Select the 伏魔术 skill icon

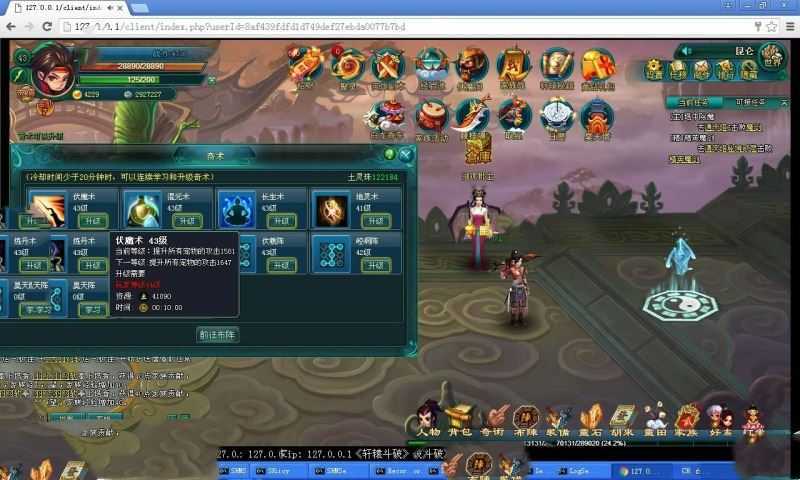pos(46,208)
